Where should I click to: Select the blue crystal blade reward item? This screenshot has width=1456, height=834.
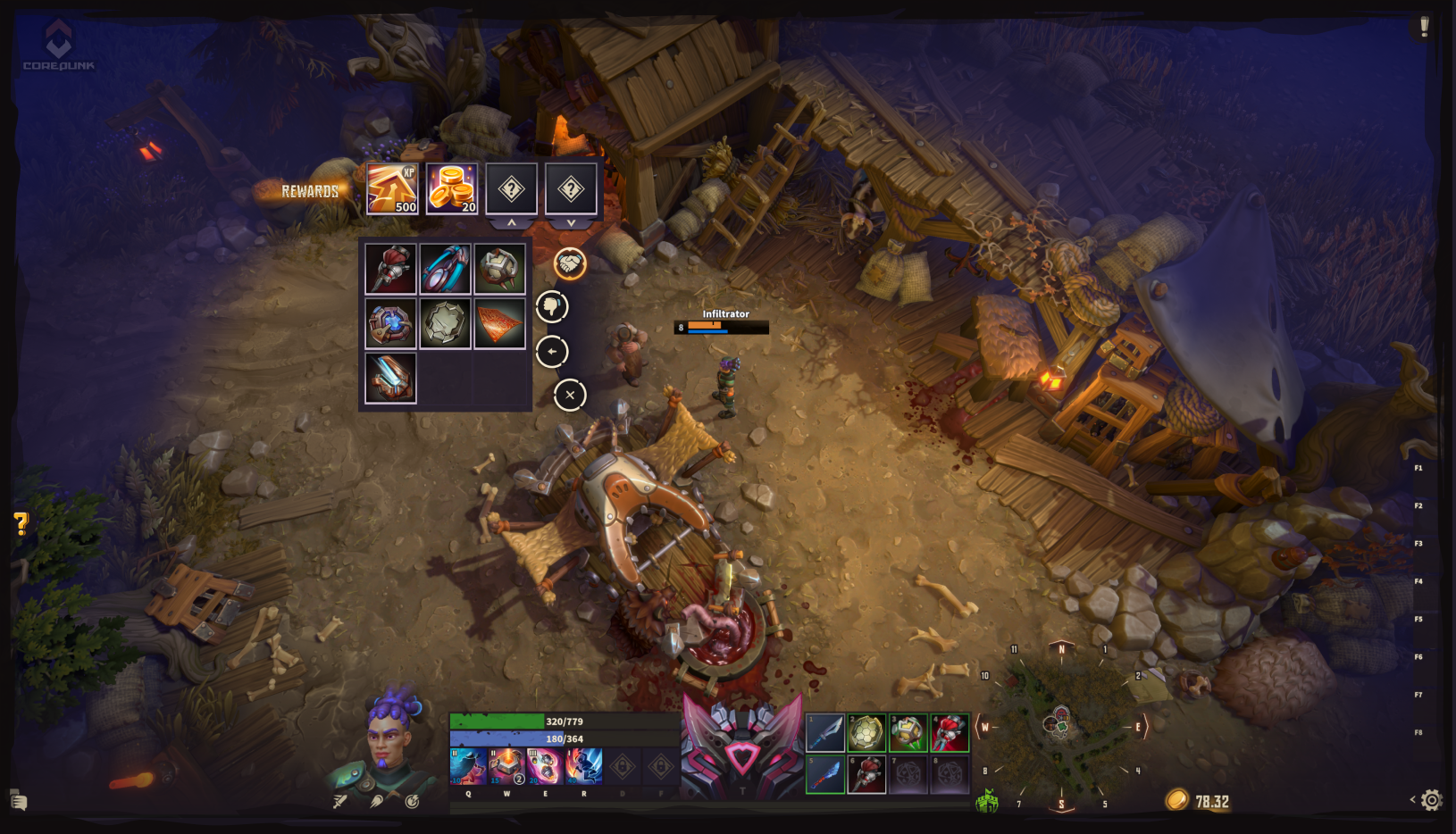pyautogui.click(x=390, y=378)
